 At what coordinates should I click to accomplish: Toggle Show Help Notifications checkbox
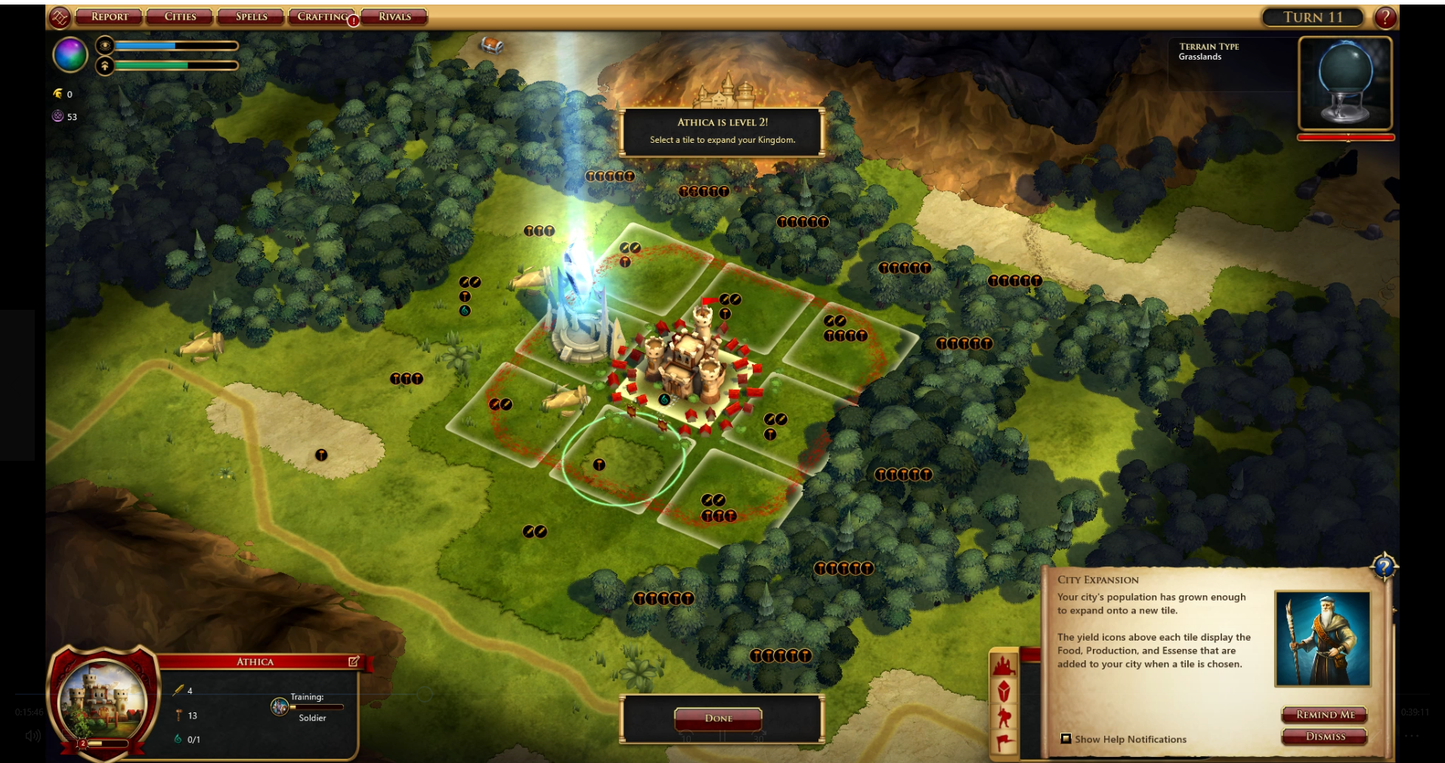coord(1066,739)
